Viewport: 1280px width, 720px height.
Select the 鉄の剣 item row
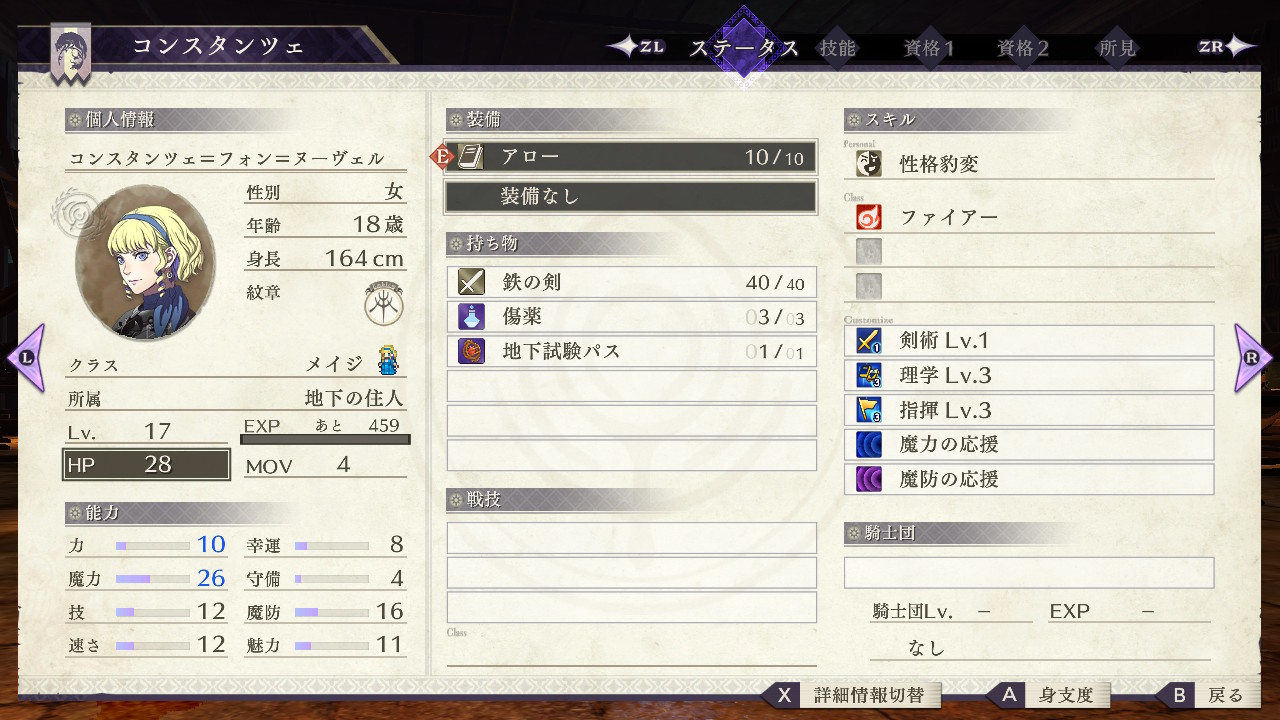(631, 283)
